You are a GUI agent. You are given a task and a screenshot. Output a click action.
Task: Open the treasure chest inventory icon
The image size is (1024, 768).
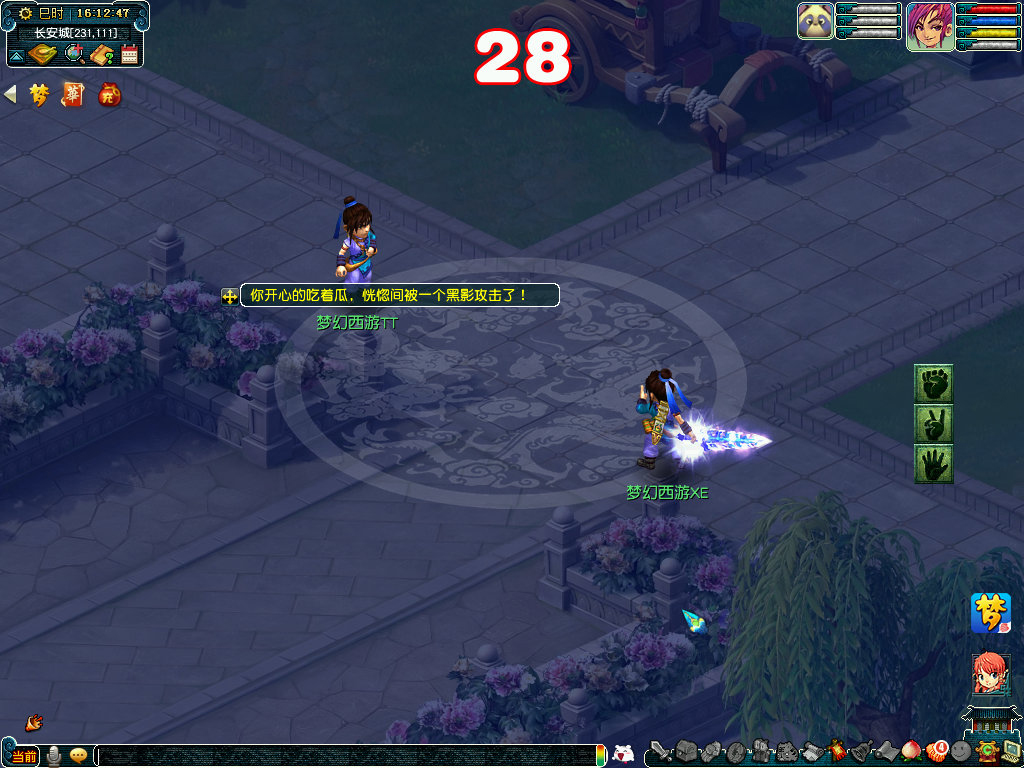pyautogui.click(x=685, y=751)
